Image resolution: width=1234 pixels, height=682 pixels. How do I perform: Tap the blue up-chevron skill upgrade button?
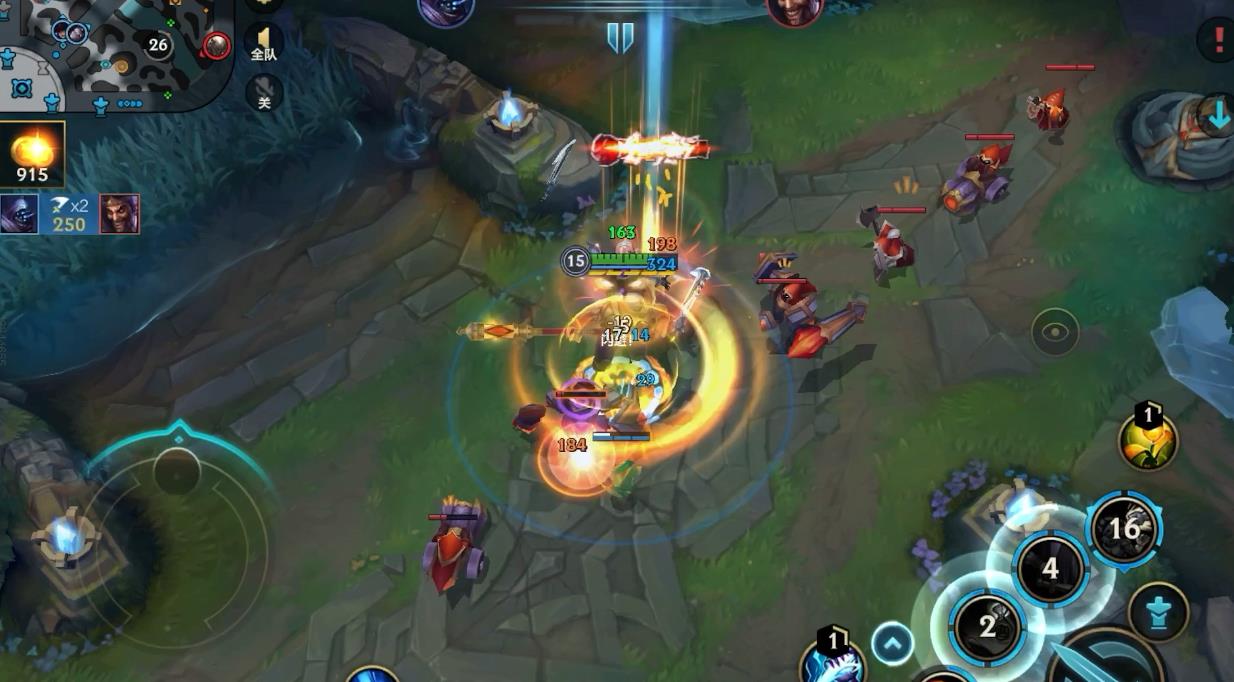coord(892,644)
